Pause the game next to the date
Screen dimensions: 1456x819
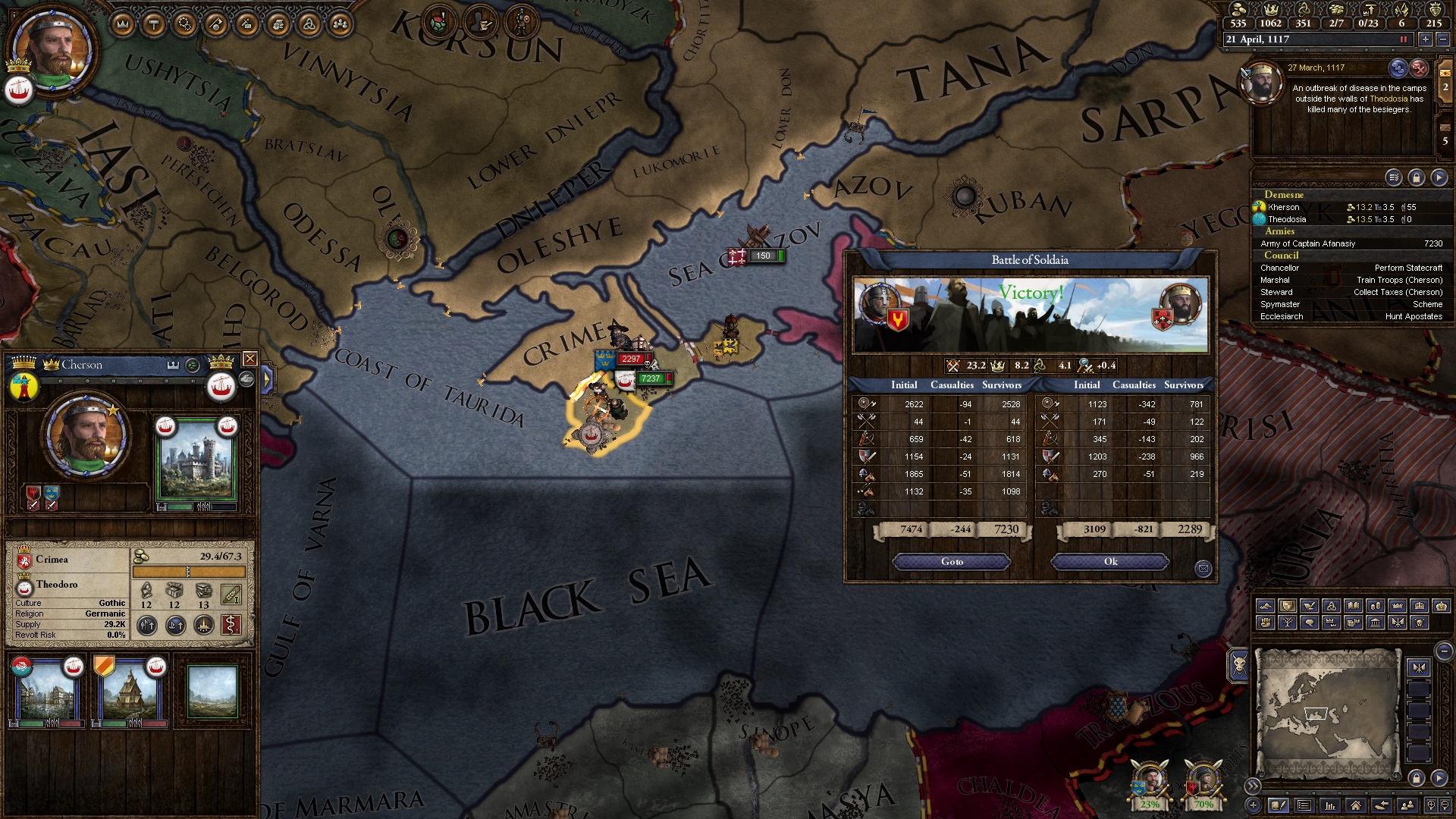(1403, 39)
